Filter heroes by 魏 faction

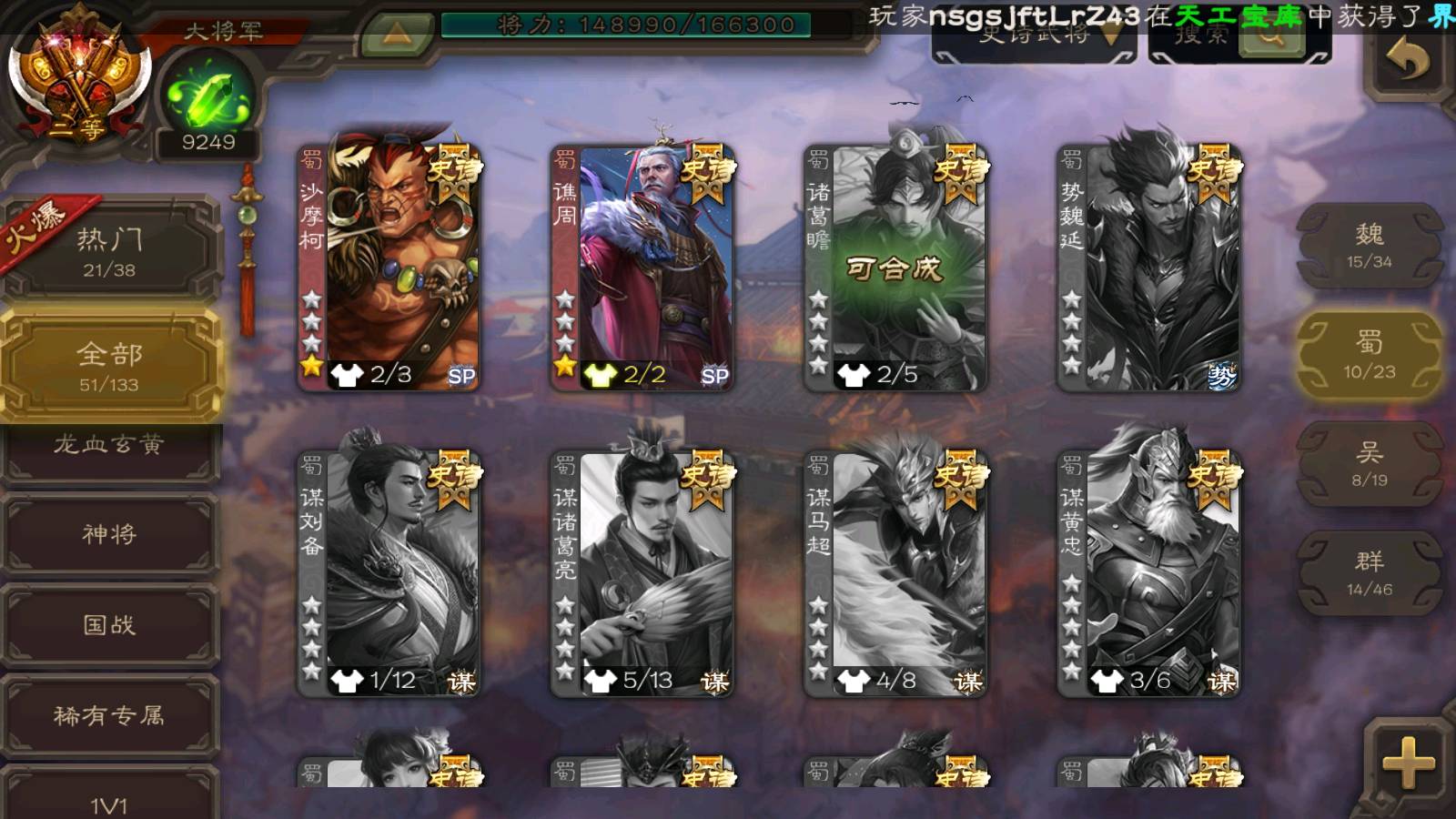(x=1369, y=246)
